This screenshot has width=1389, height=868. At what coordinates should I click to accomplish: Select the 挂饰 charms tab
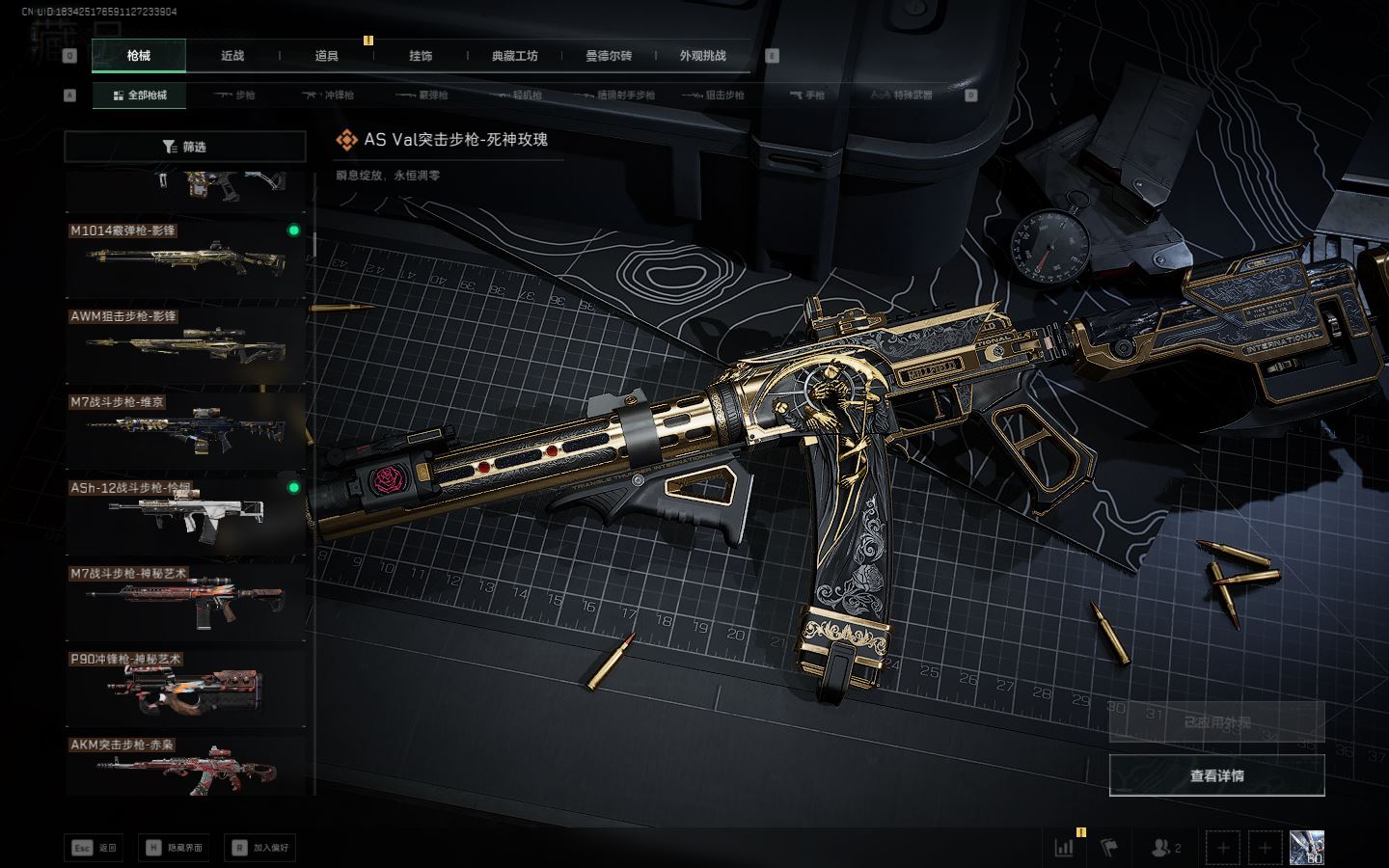point(421,56)
